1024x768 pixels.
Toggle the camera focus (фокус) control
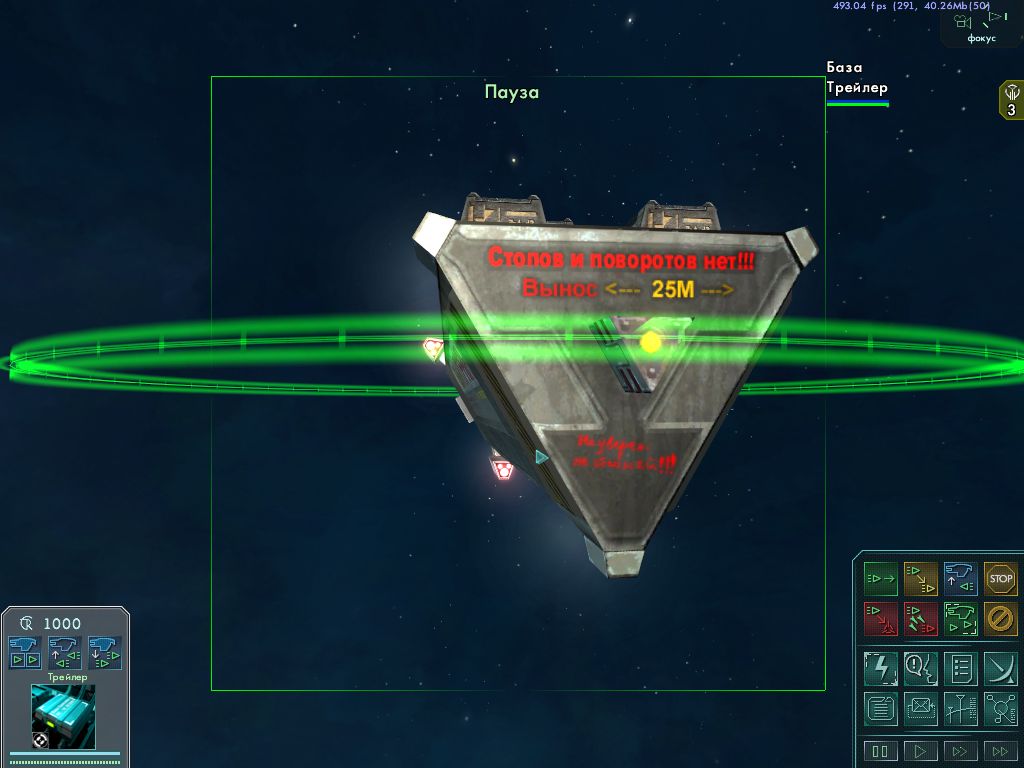click(x=981, y=24)
